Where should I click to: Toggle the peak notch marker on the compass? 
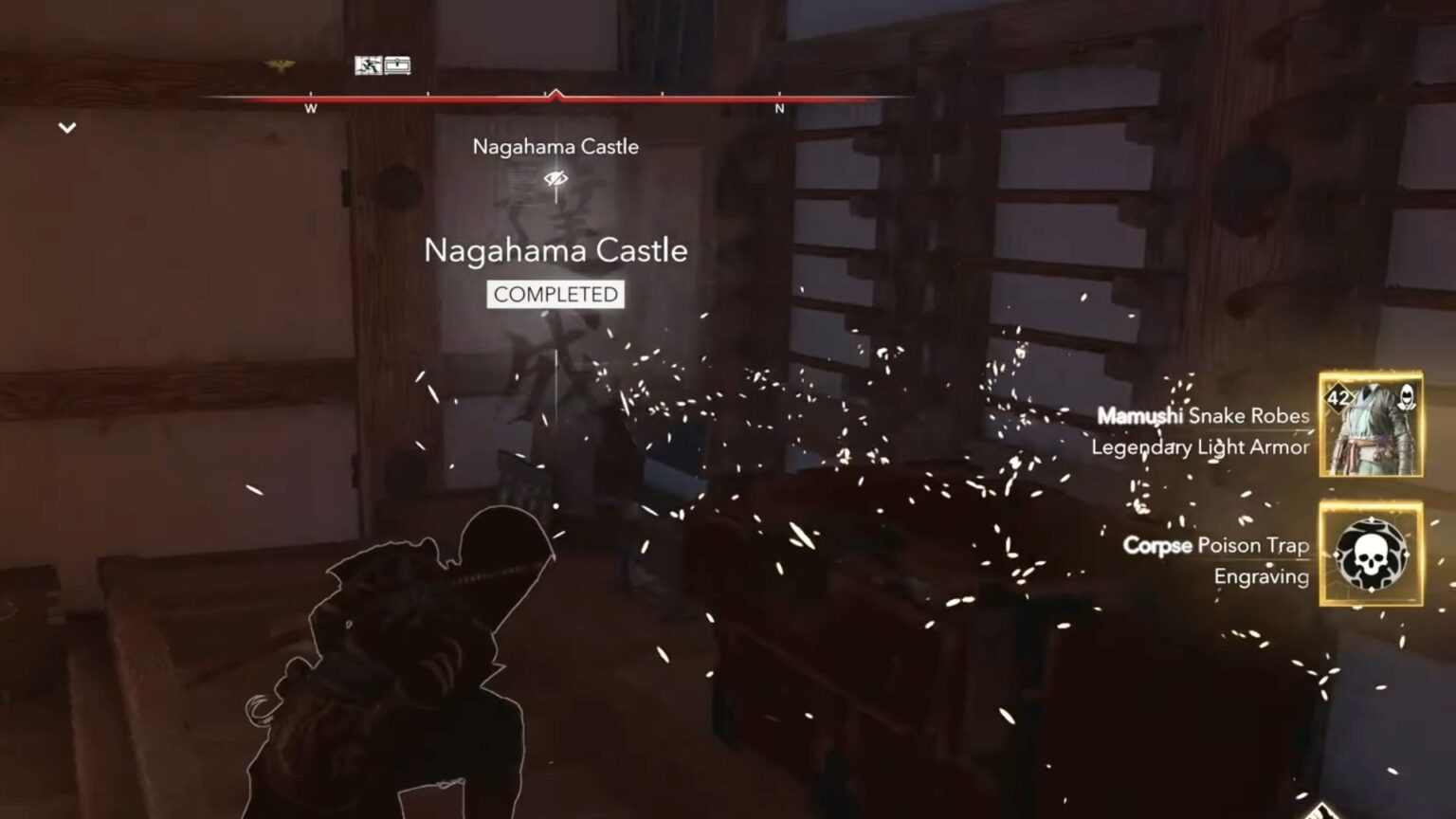tap(555, 93)
